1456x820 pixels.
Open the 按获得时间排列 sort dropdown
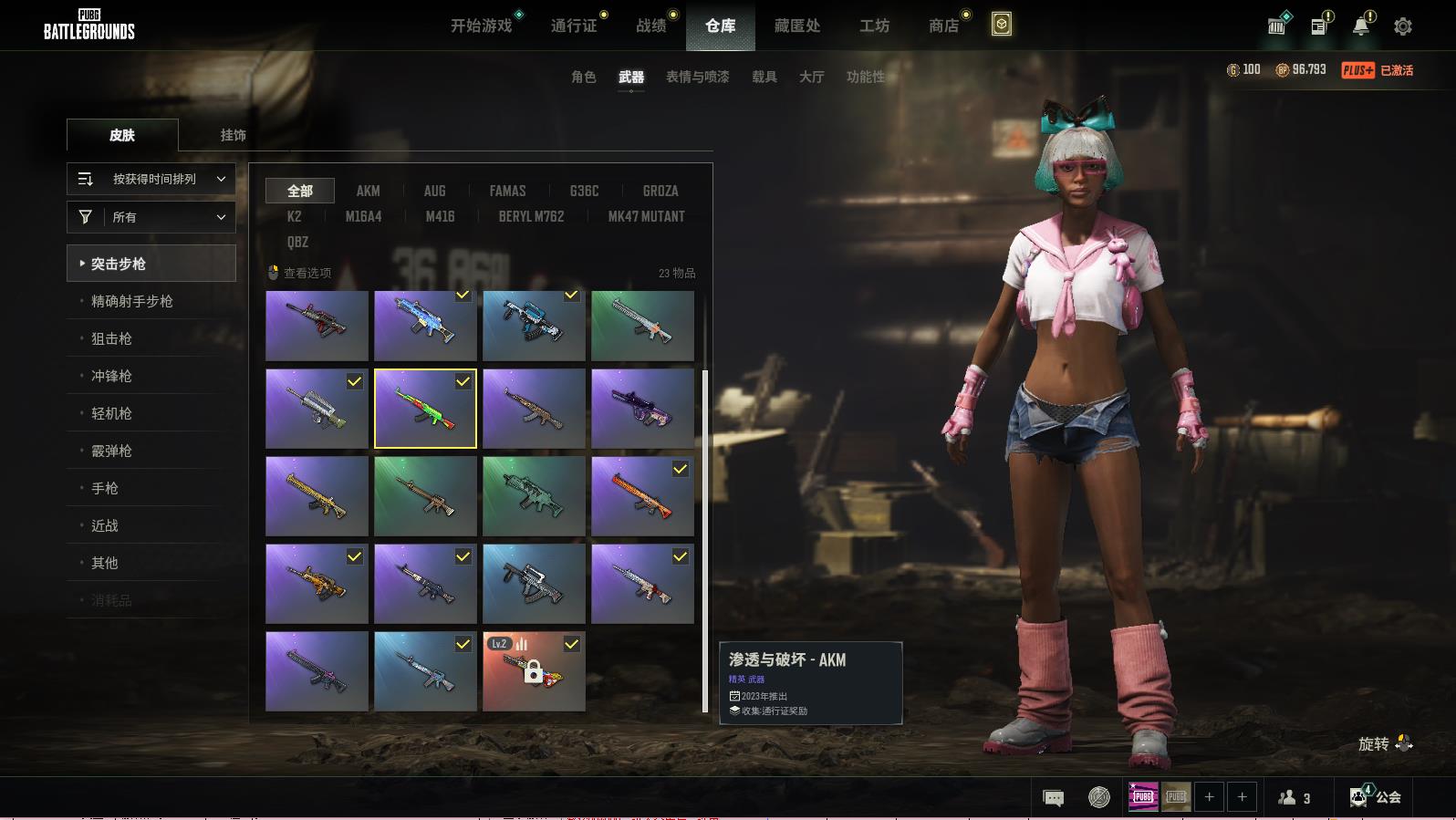151,179
